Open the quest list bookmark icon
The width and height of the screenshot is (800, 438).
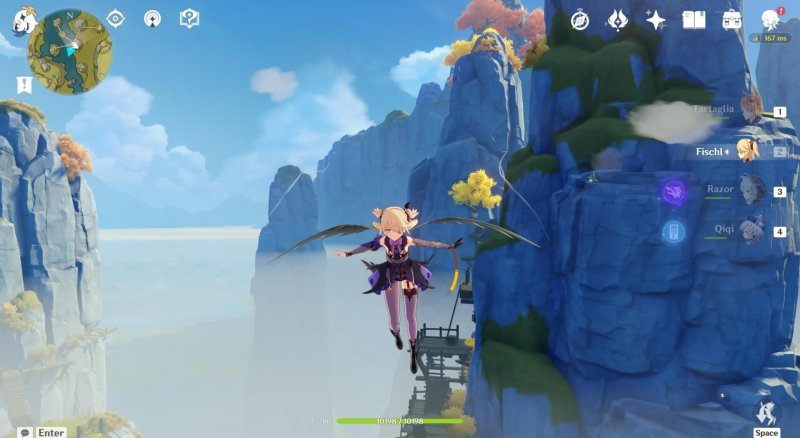(24, 85)
